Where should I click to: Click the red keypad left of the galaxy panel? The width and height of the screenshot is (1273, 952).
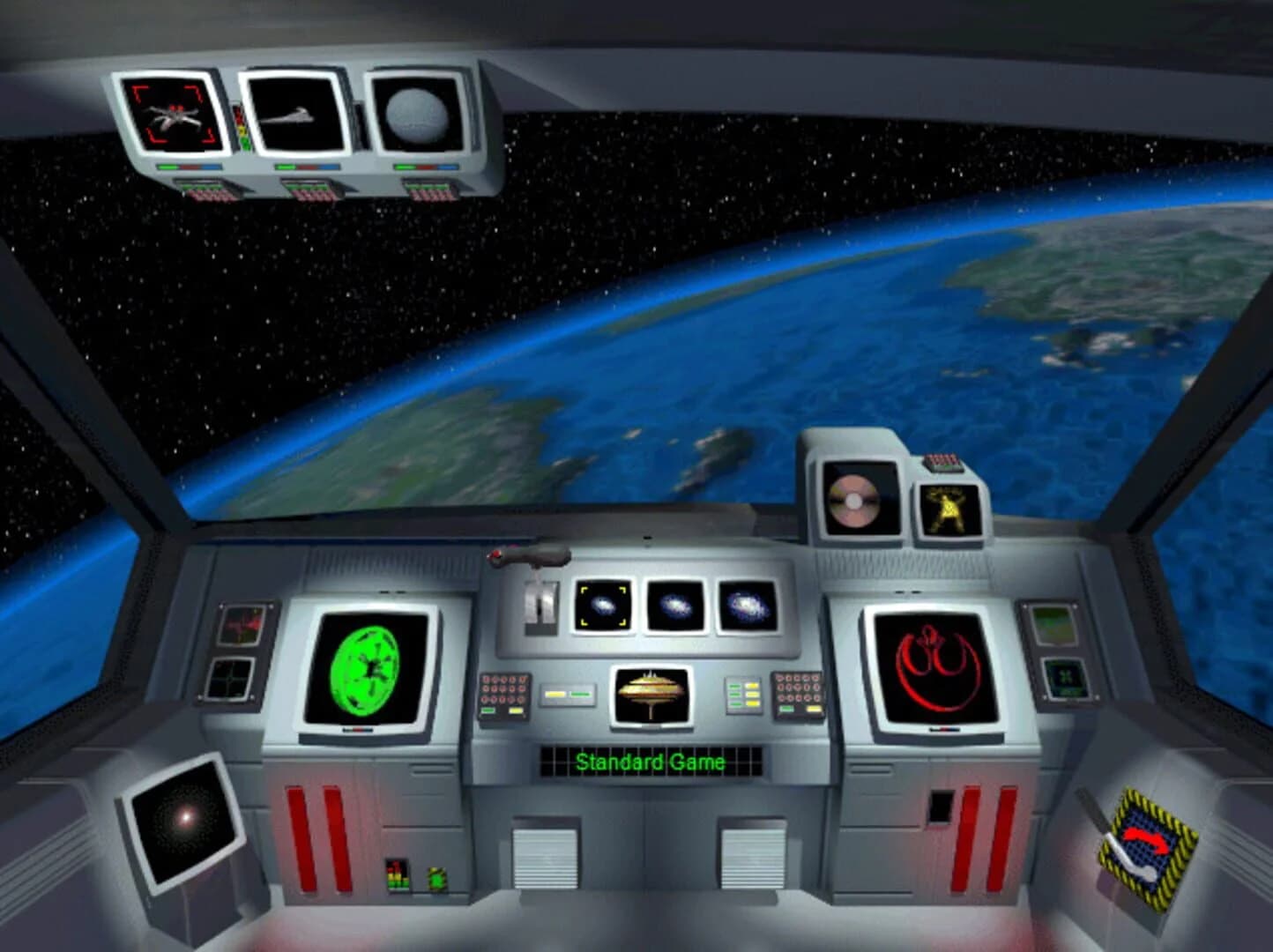coord(503,692)
